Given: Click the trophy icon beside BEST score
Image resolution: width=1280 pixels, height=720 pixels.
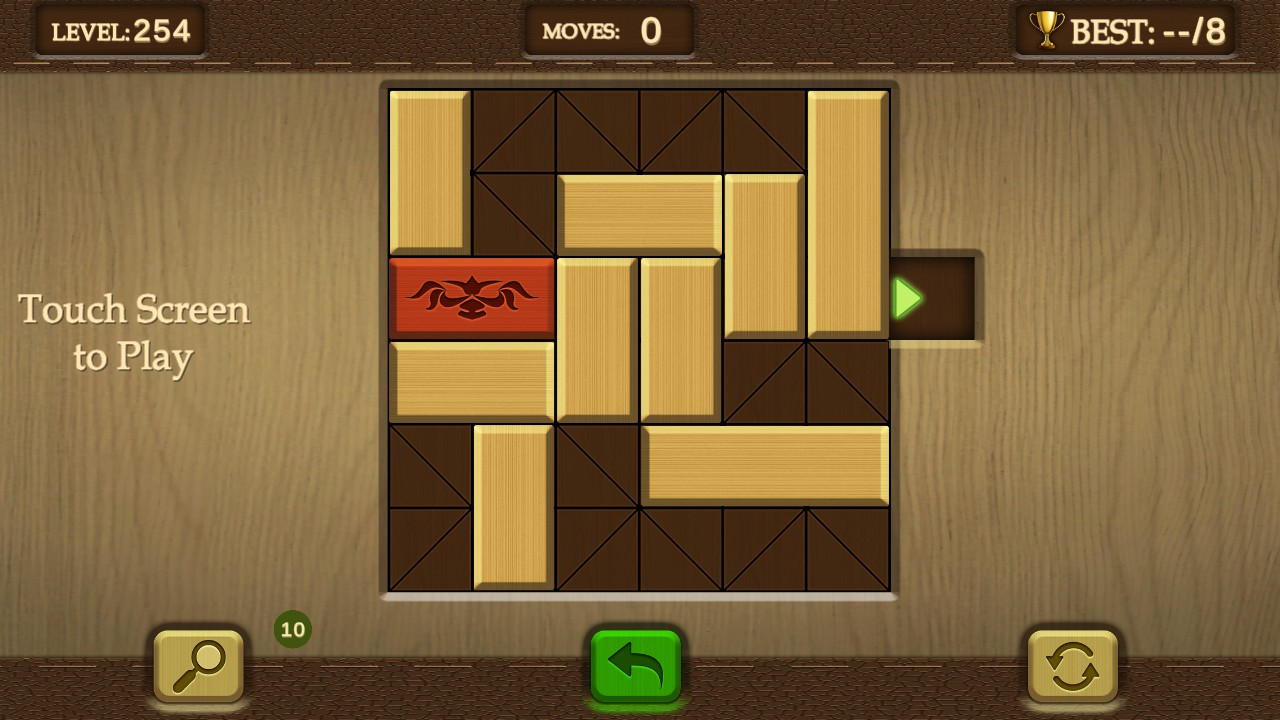Looking at the screenshot, I should (x=1046, y=29).
